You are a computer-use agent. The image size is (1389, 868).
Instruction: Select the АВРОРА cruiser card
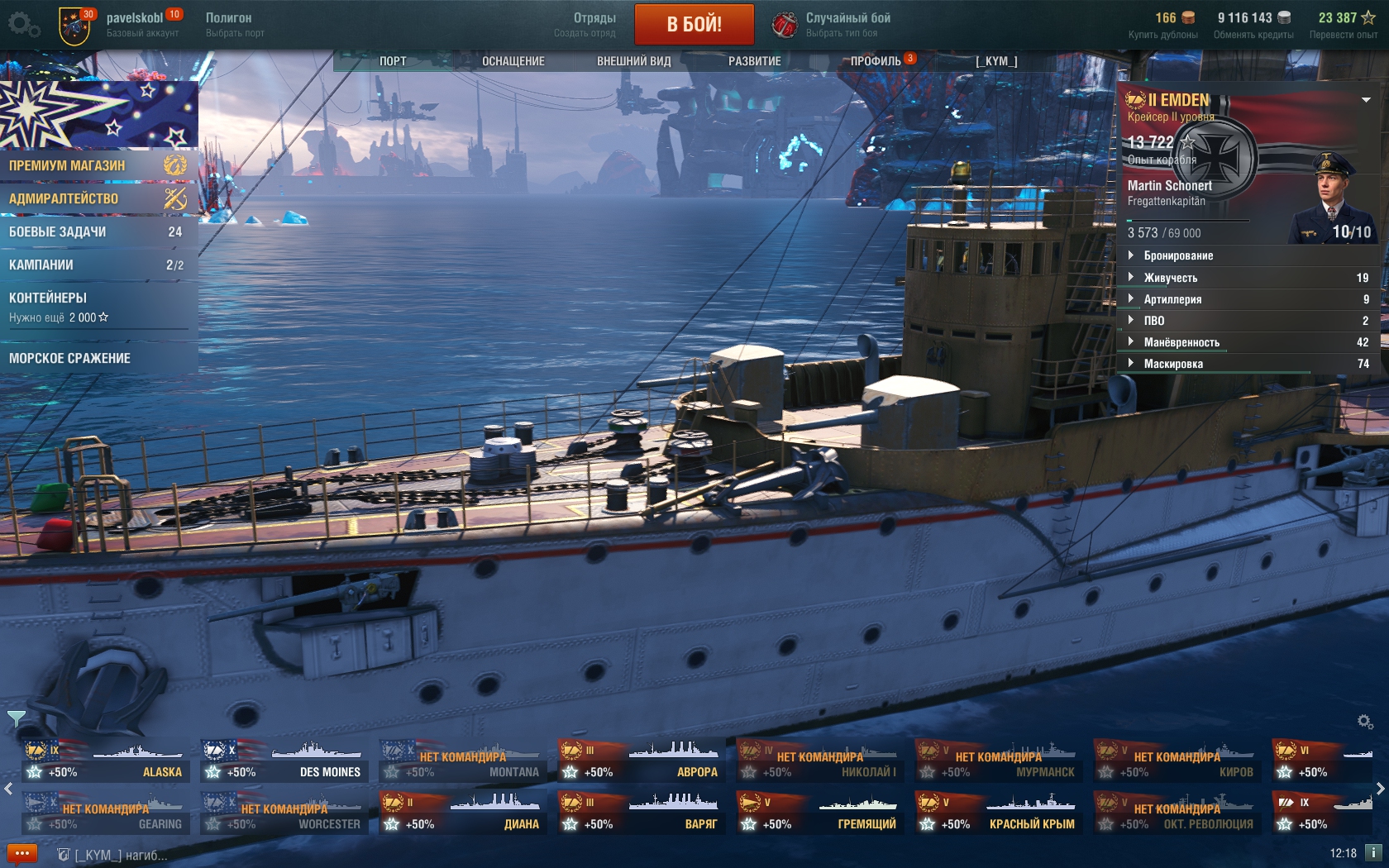642,761
